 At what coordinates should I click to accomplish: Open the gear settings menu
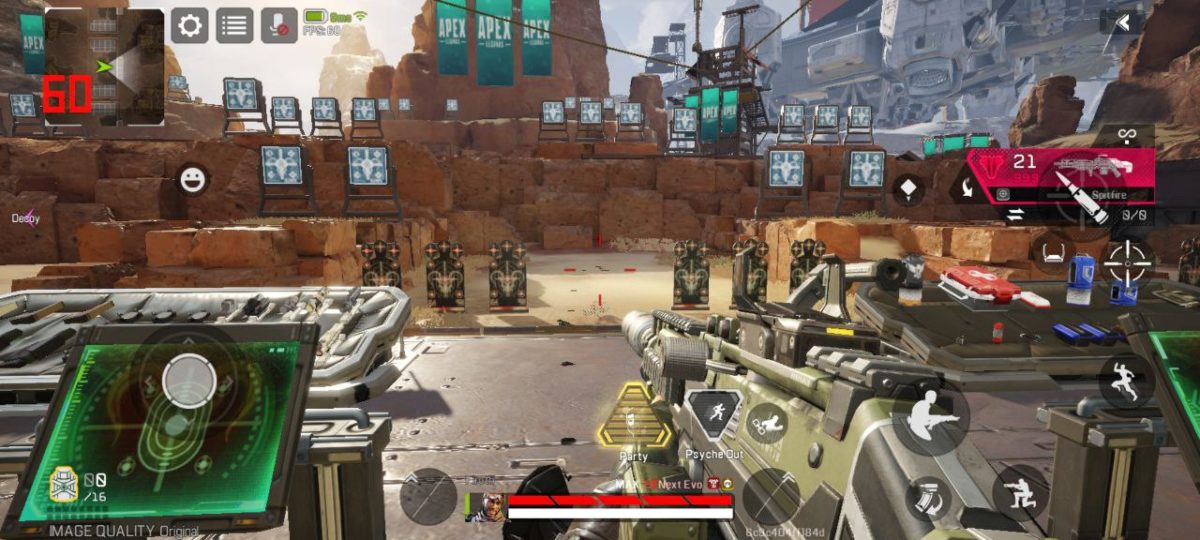[x=190, y=26]
